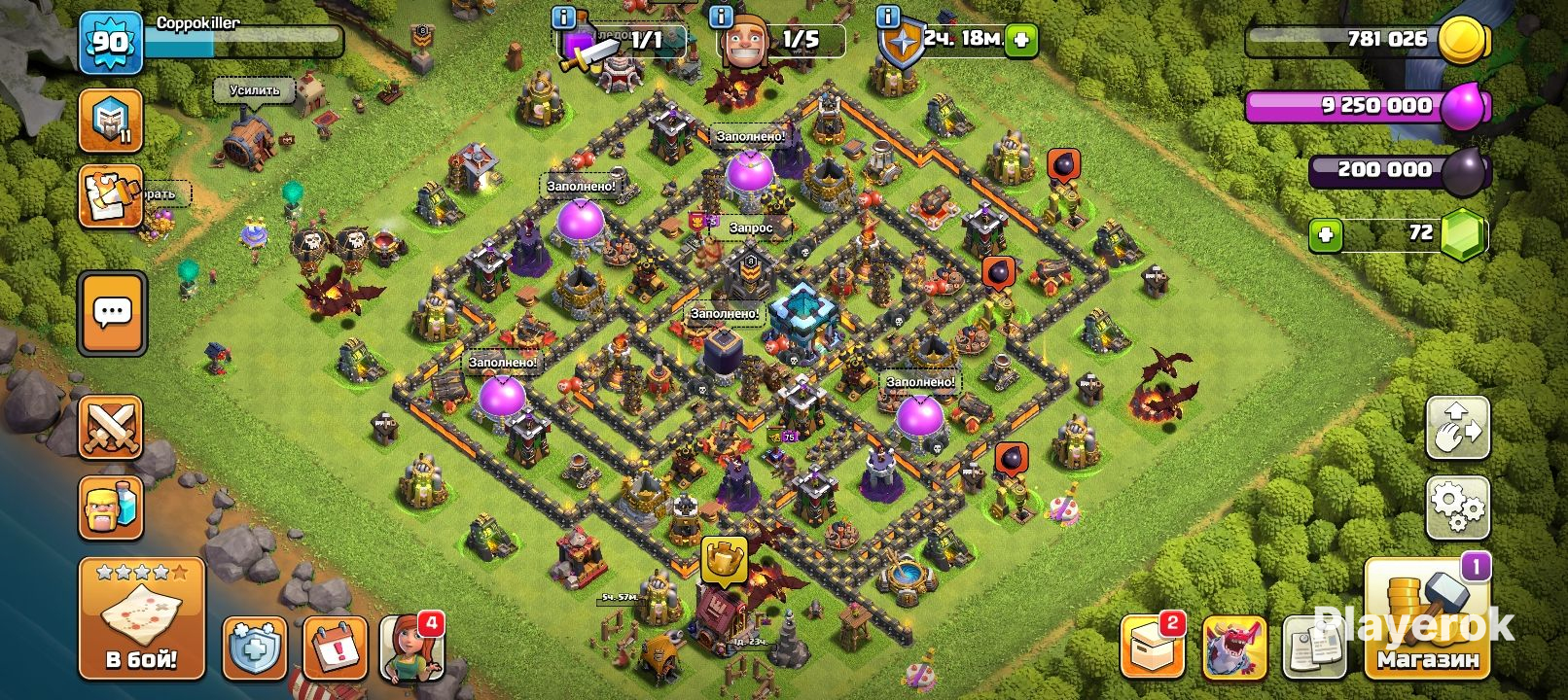
Task: Tap the gold coin resource icon
Action: 1462,41
